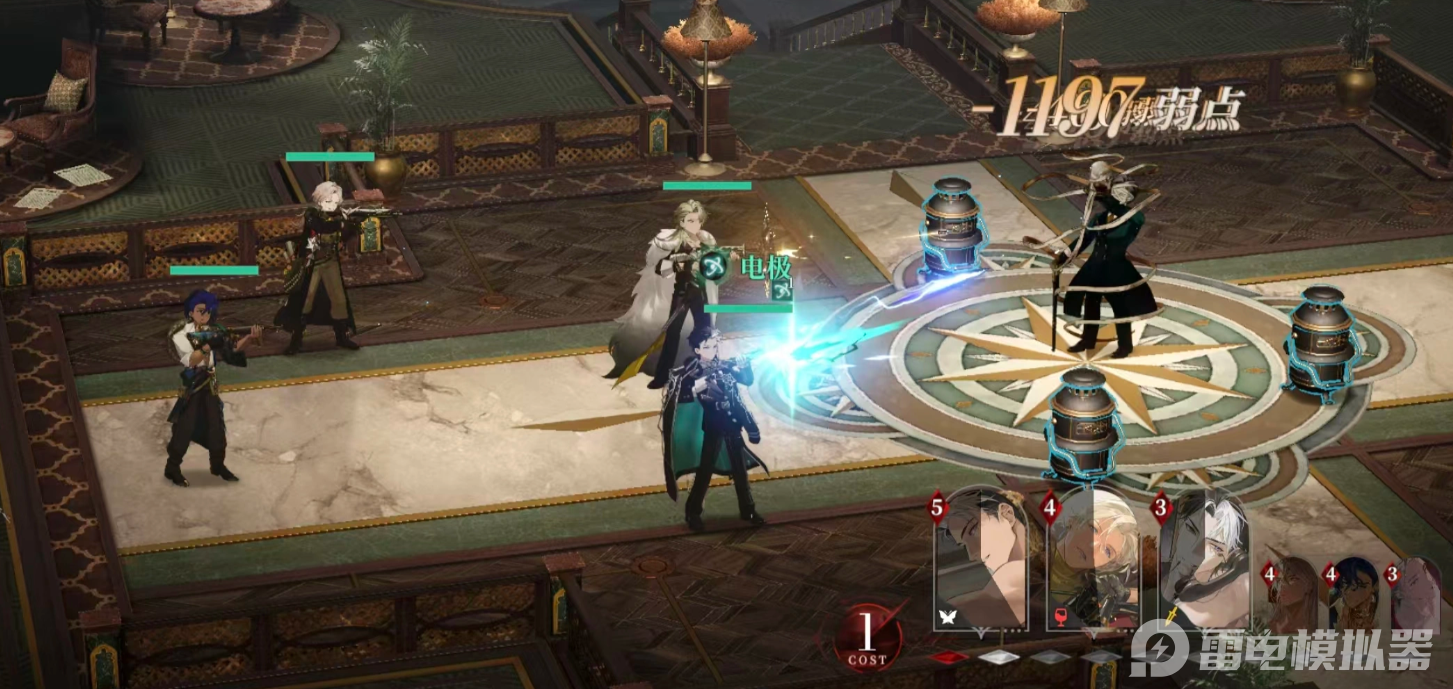Choose the small cost-4 blue-haired queued card
Viewport: 1453px width, 689px height.
click(x=1354, y=595)
